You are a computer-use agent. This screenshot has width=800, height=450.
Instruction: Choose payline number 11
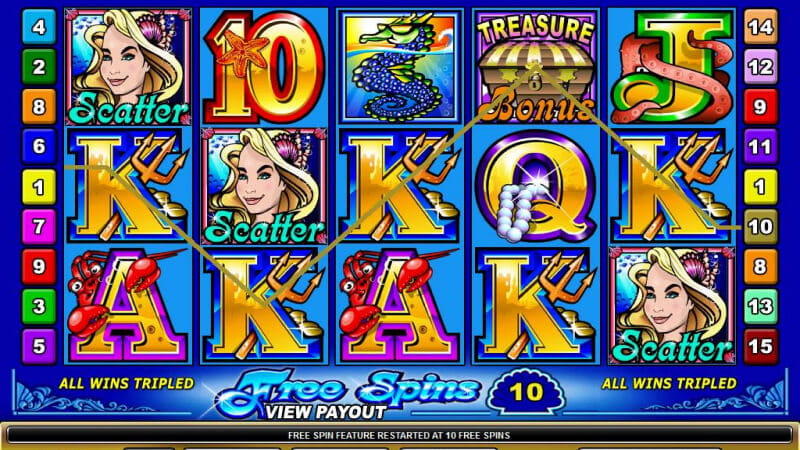(761, 146)
